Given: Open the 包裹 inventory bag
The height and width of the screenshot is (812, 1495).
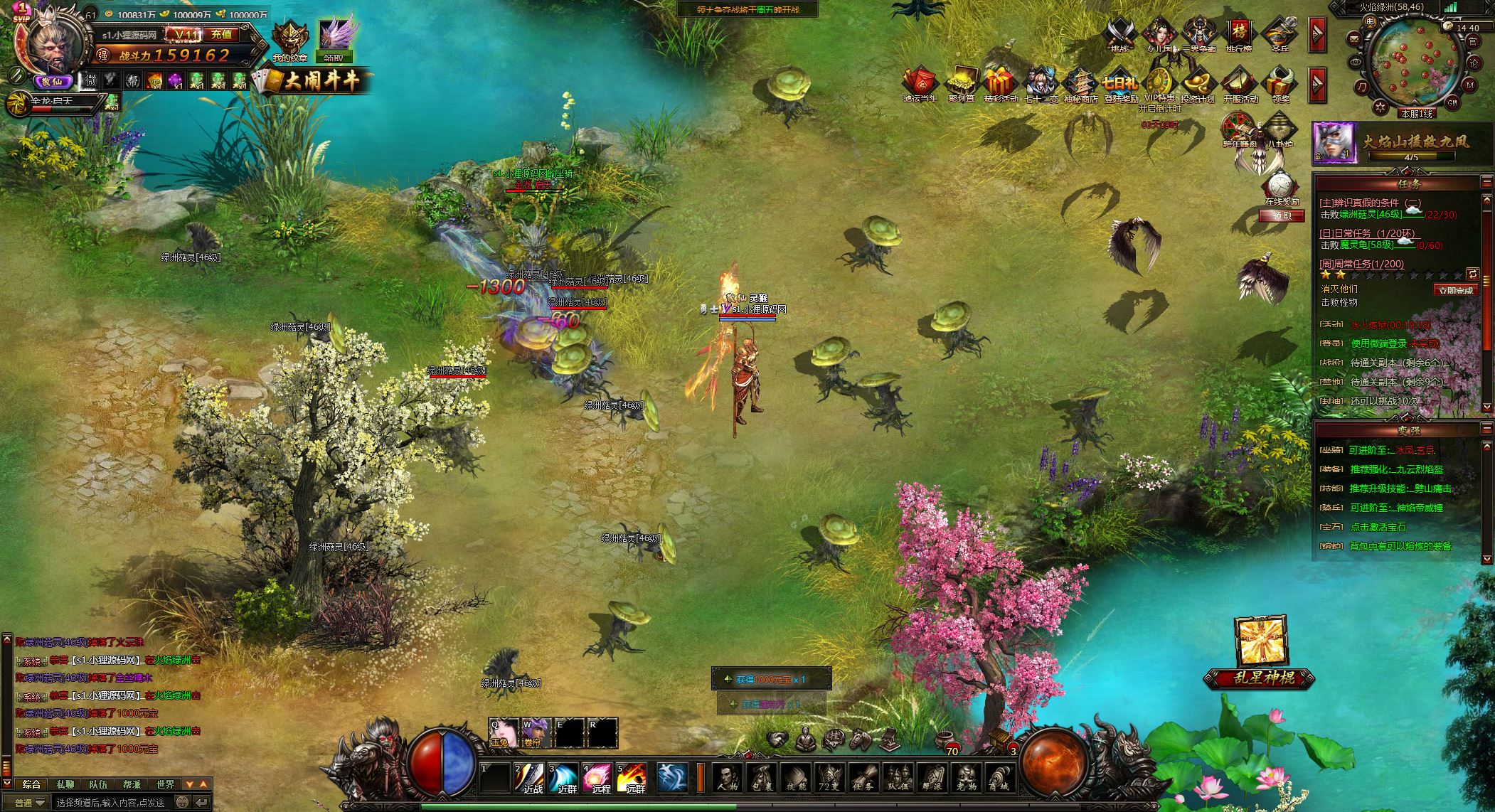Looking at the screenshot, I should (761, 778).
